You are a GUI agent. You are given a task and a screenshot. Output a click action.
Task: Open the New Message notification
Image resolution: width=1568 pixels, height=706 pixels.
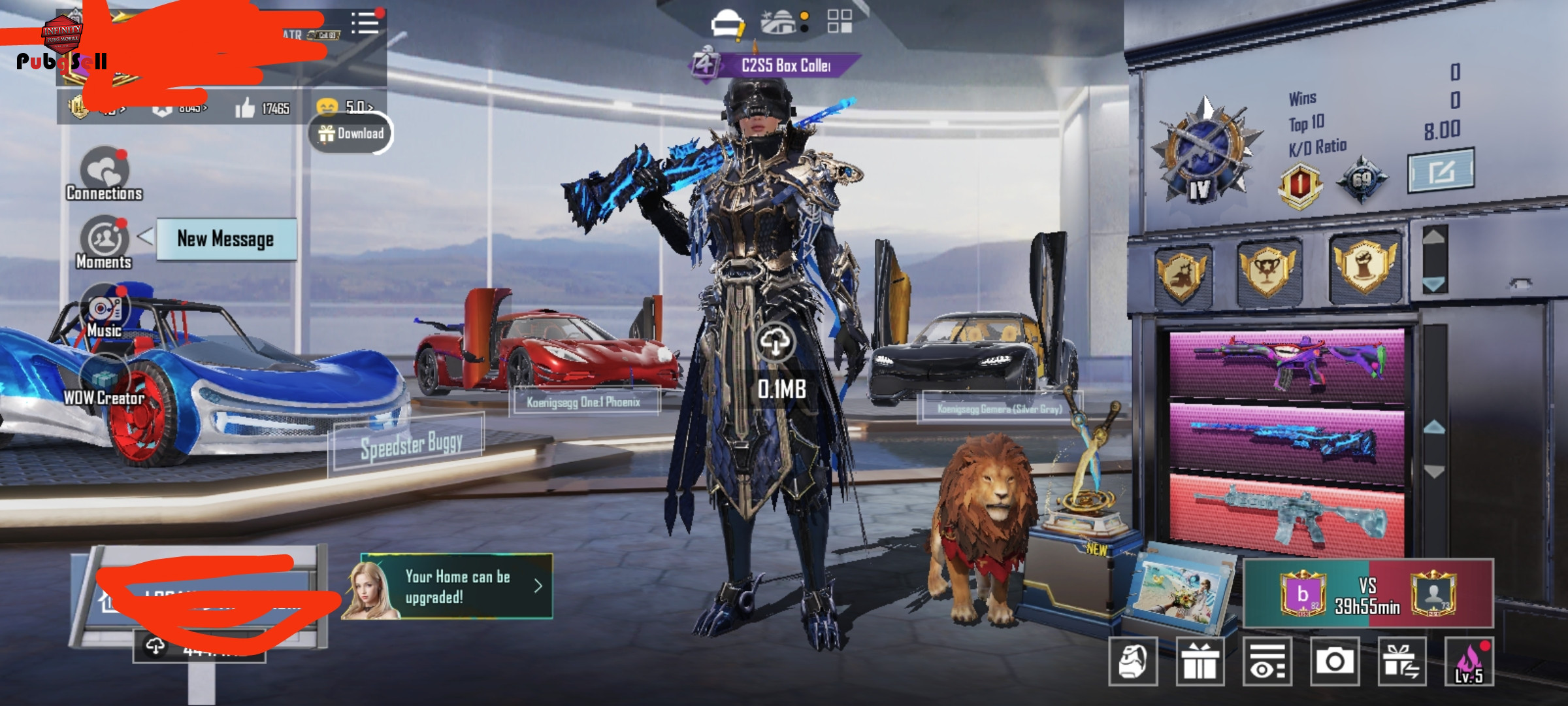225,239
